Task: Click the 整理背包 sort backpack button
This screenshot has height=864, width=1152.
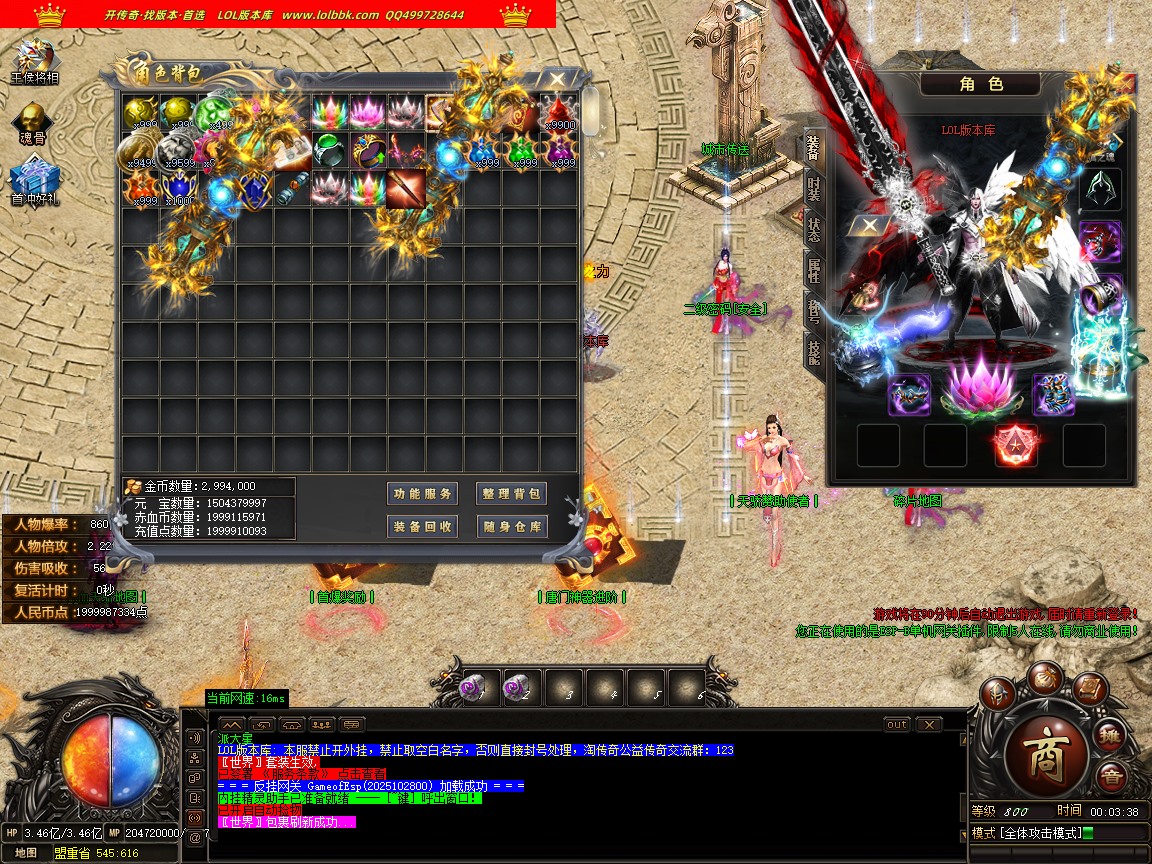Action: click(x=511, y=493)
